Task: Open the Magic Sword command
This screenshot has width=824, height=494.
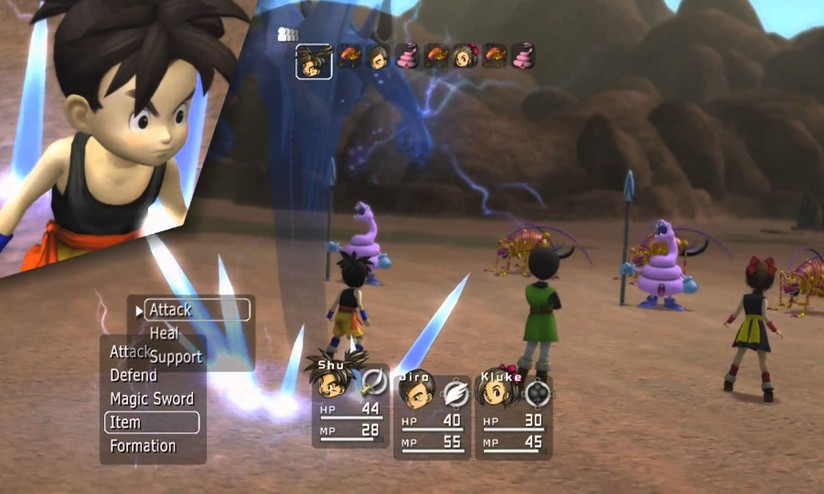Action: 152,399
